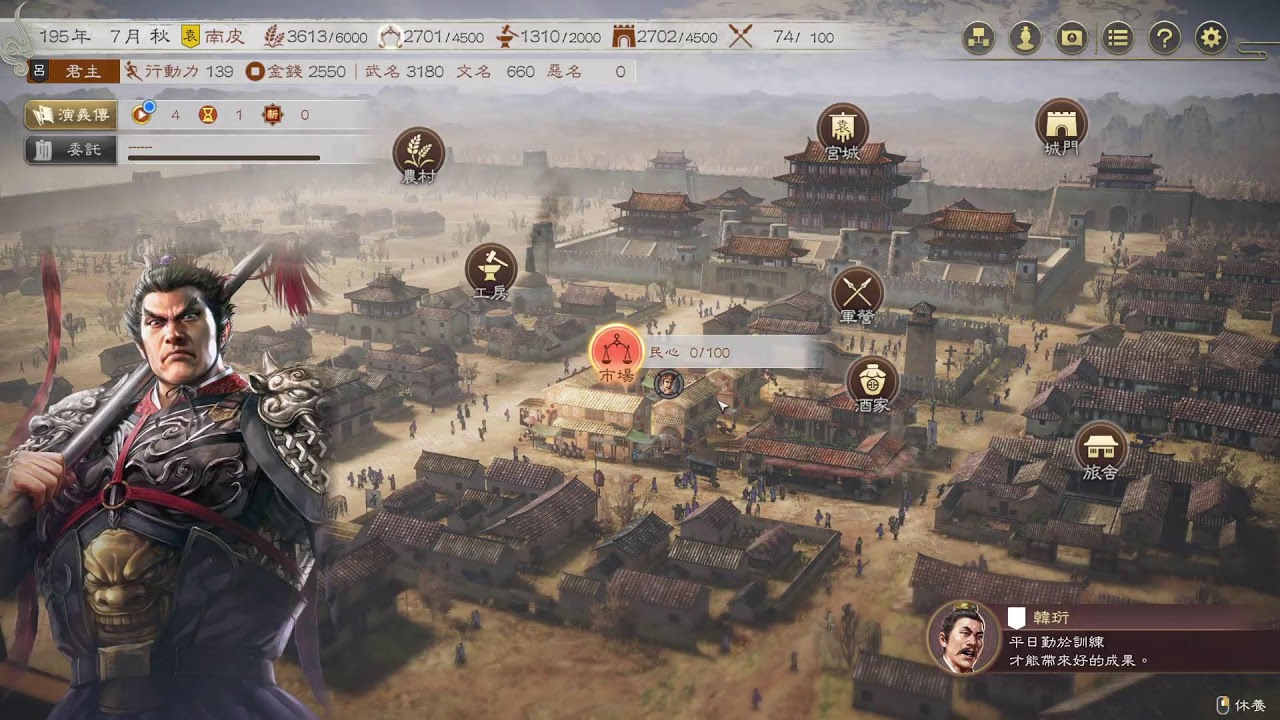Open the 委託 commissions panel
The height and width of the screenshot is (720, 1280).
[x=70, y=150]
